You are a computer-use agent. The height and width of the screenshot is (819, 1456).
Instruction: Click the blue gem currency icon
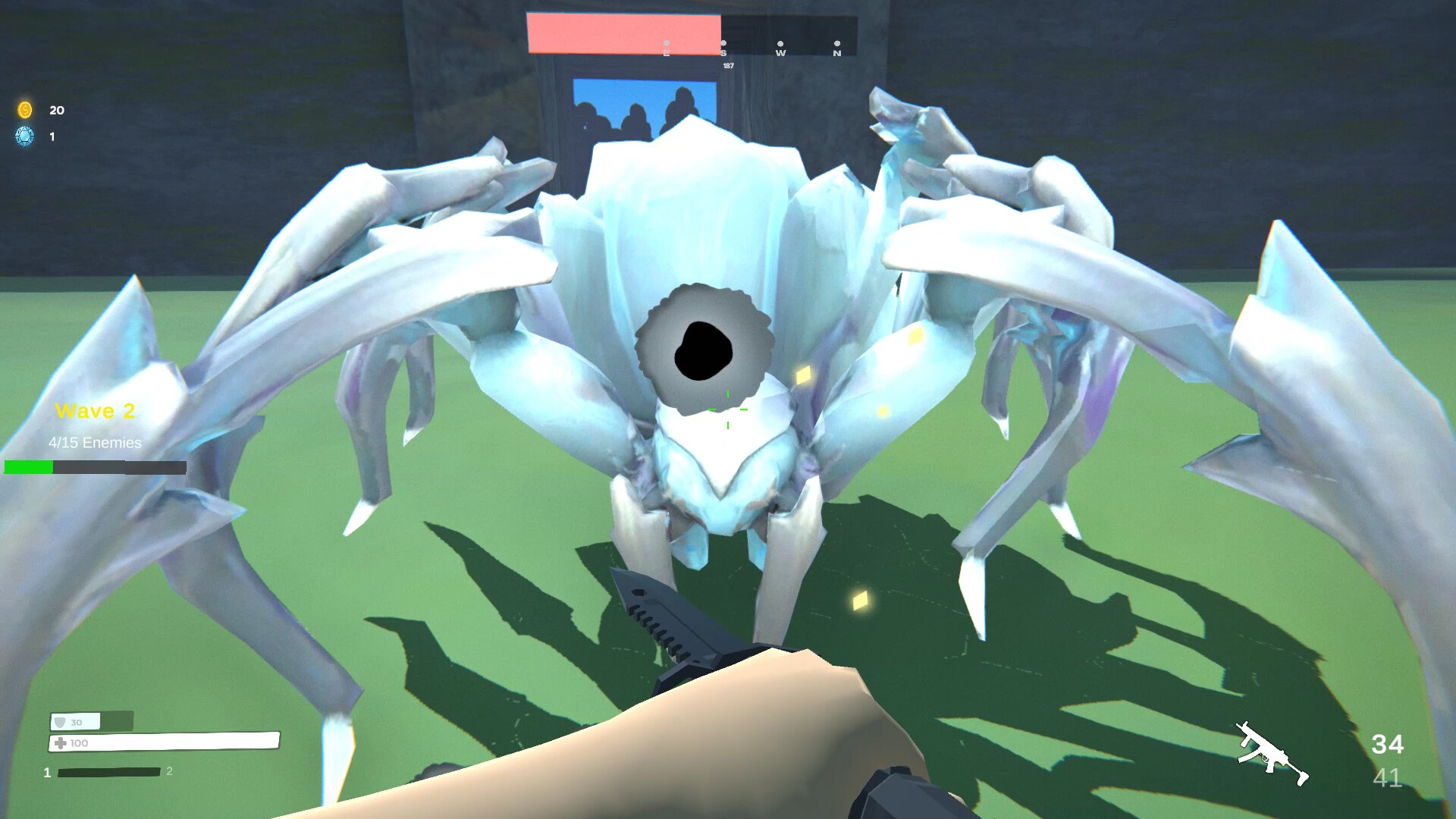tap(25, 137)
